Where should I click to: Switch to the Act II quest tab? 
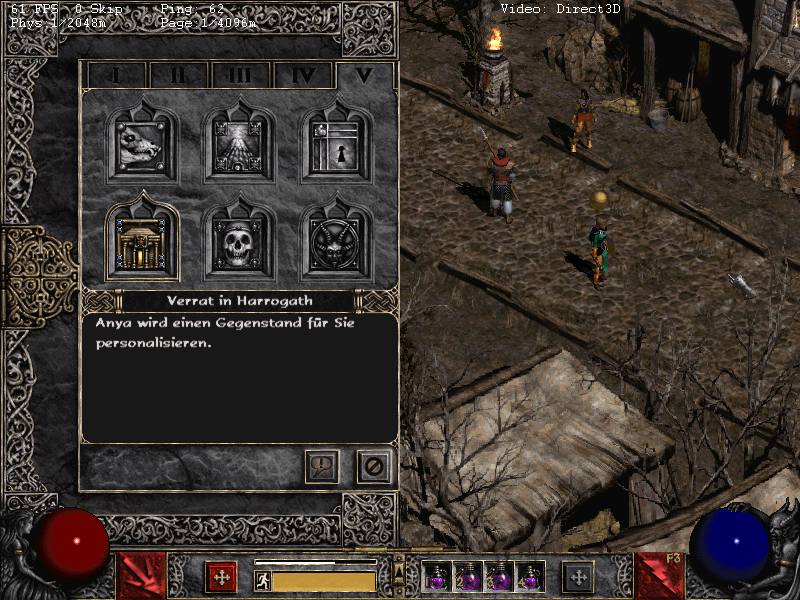click(178, 75)
